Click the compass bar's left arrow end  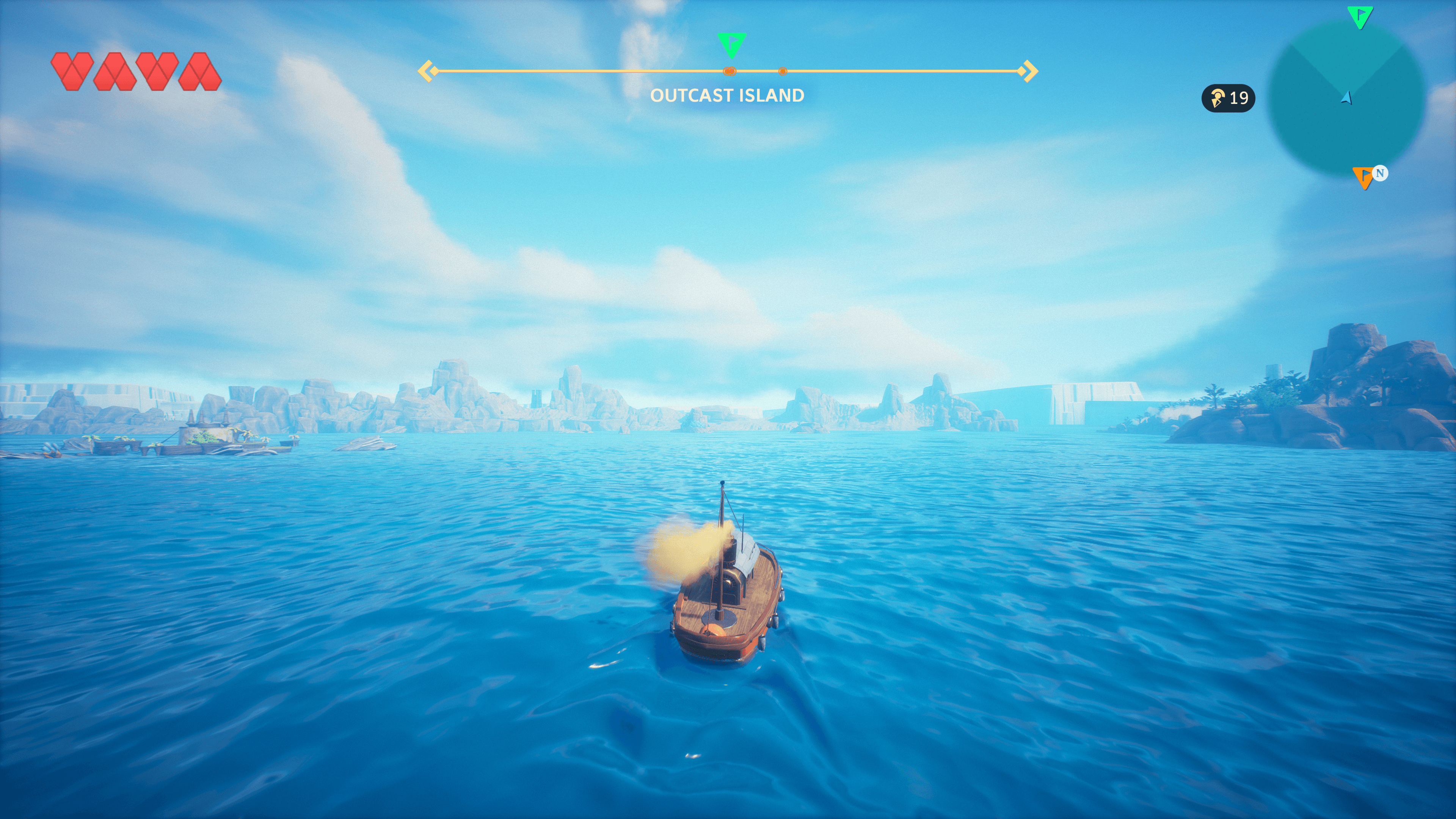coord(428,71)
